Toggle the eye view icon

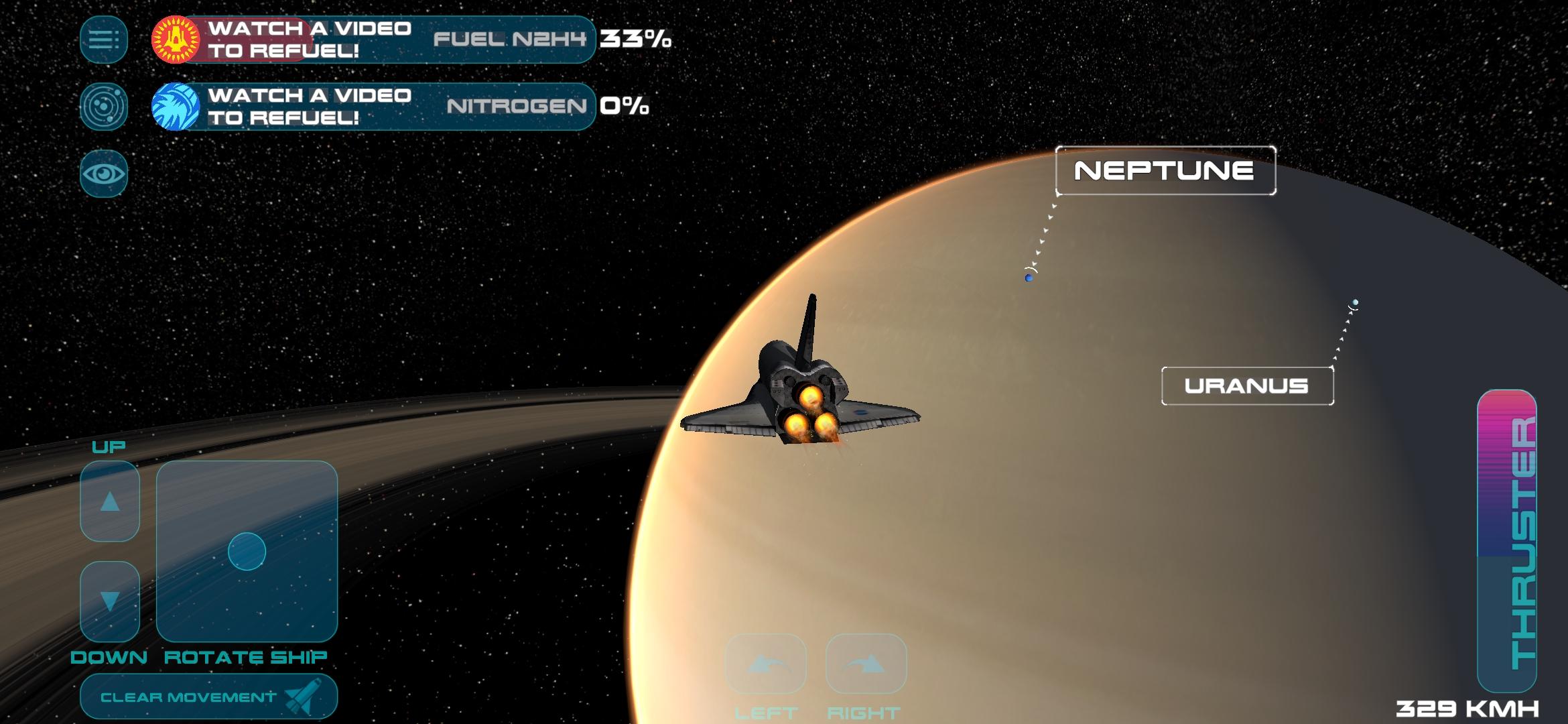[104, 174]
